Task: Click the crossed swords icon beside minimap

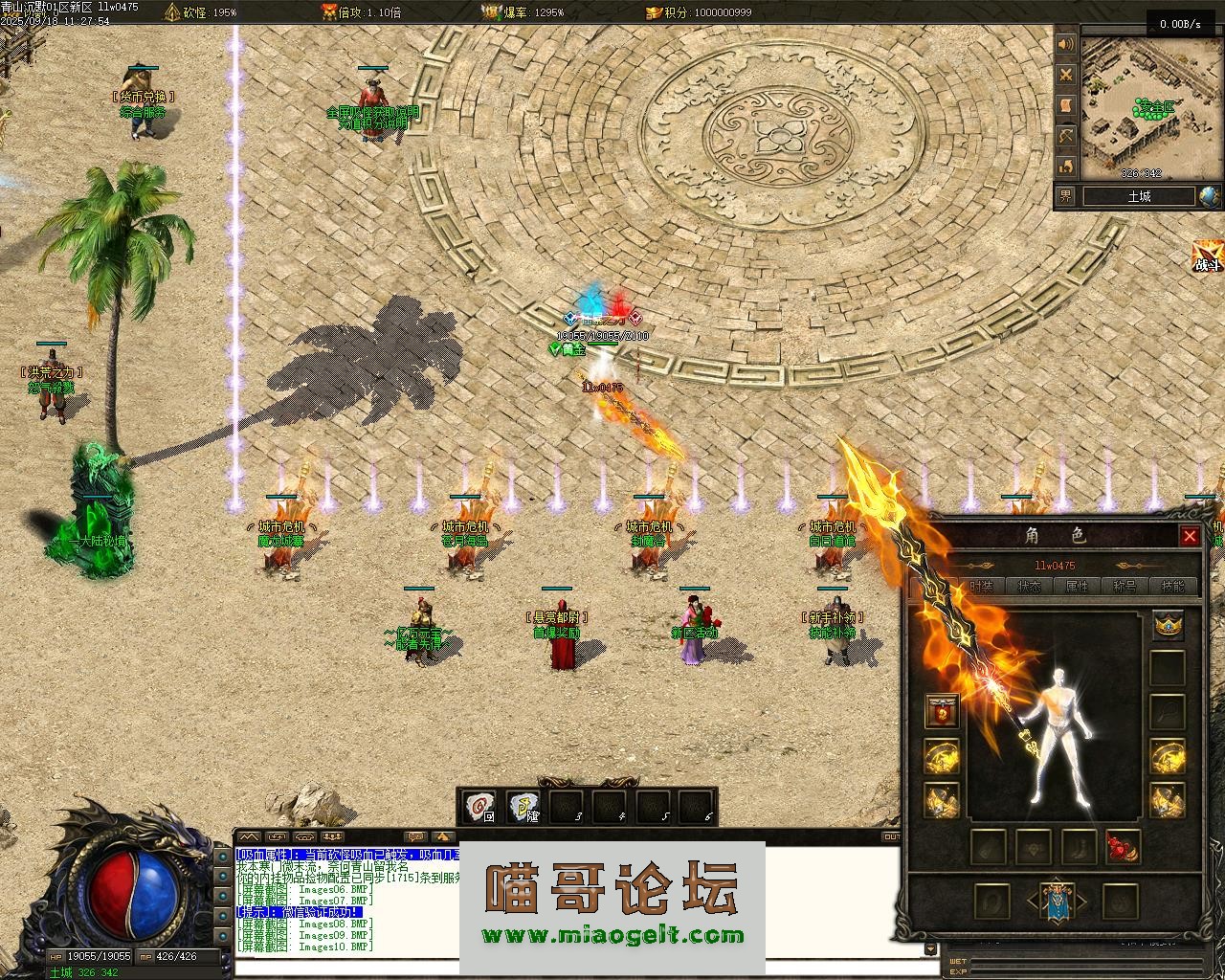Action: coord(1066,75)
